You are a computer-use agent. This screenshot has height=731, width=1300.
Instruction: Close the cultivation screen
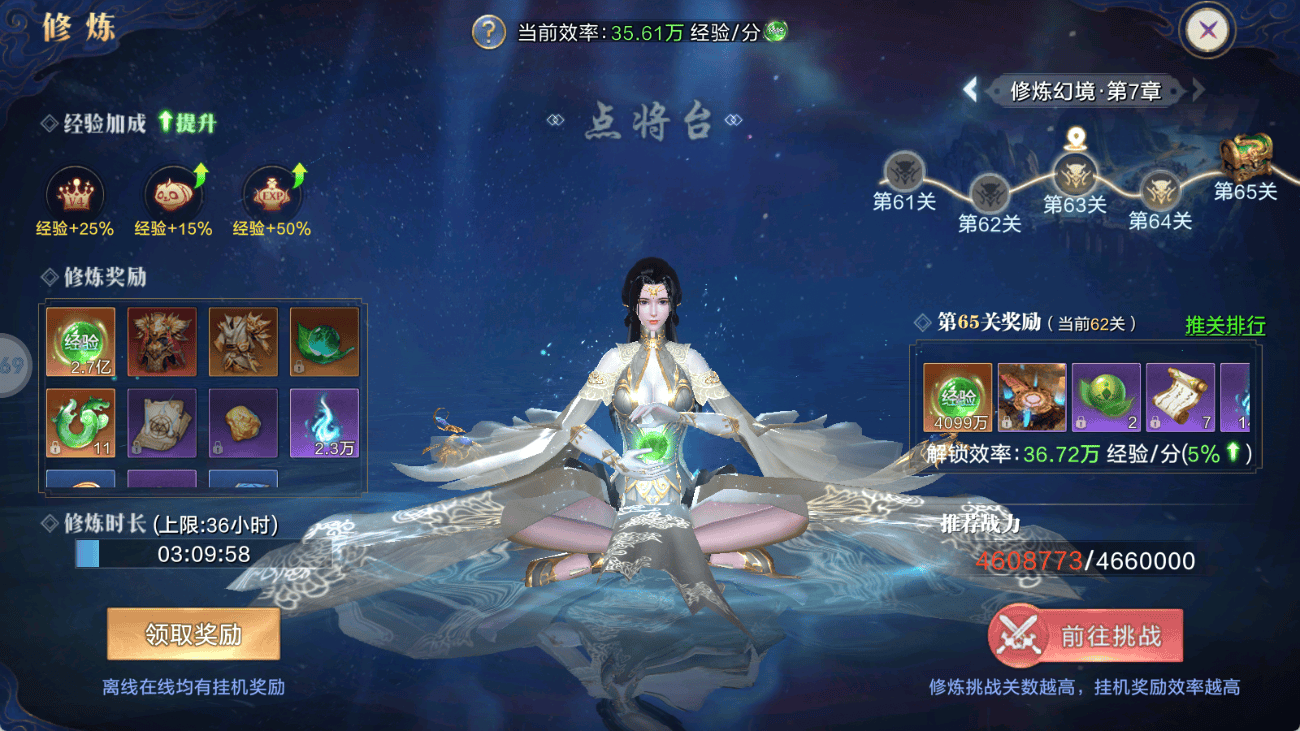click(x=1208, y=30)
